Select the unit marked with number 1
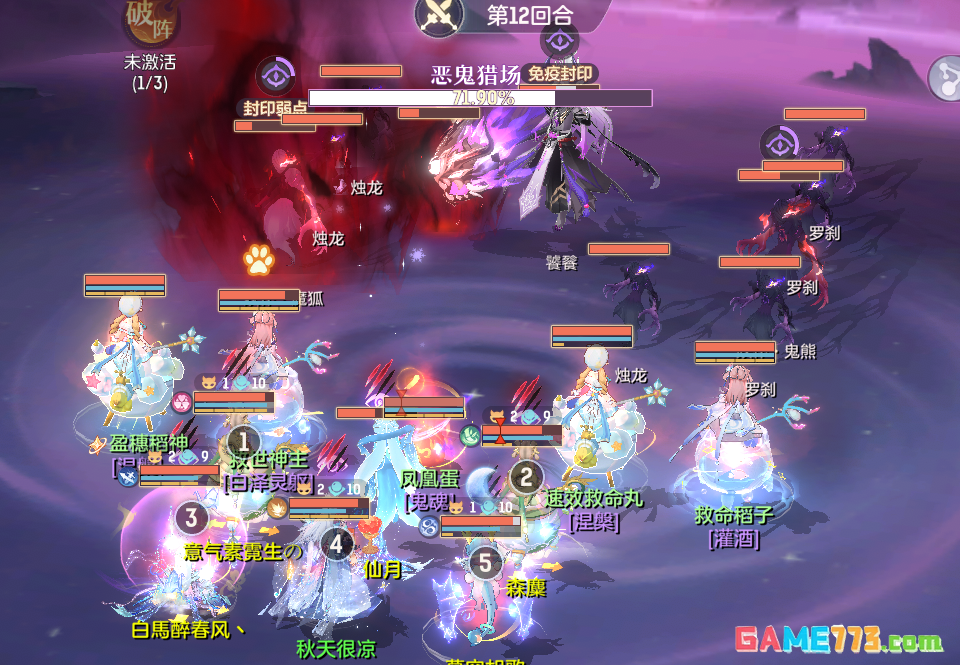This screenshot has height=665, width=960. click(243, 440)
